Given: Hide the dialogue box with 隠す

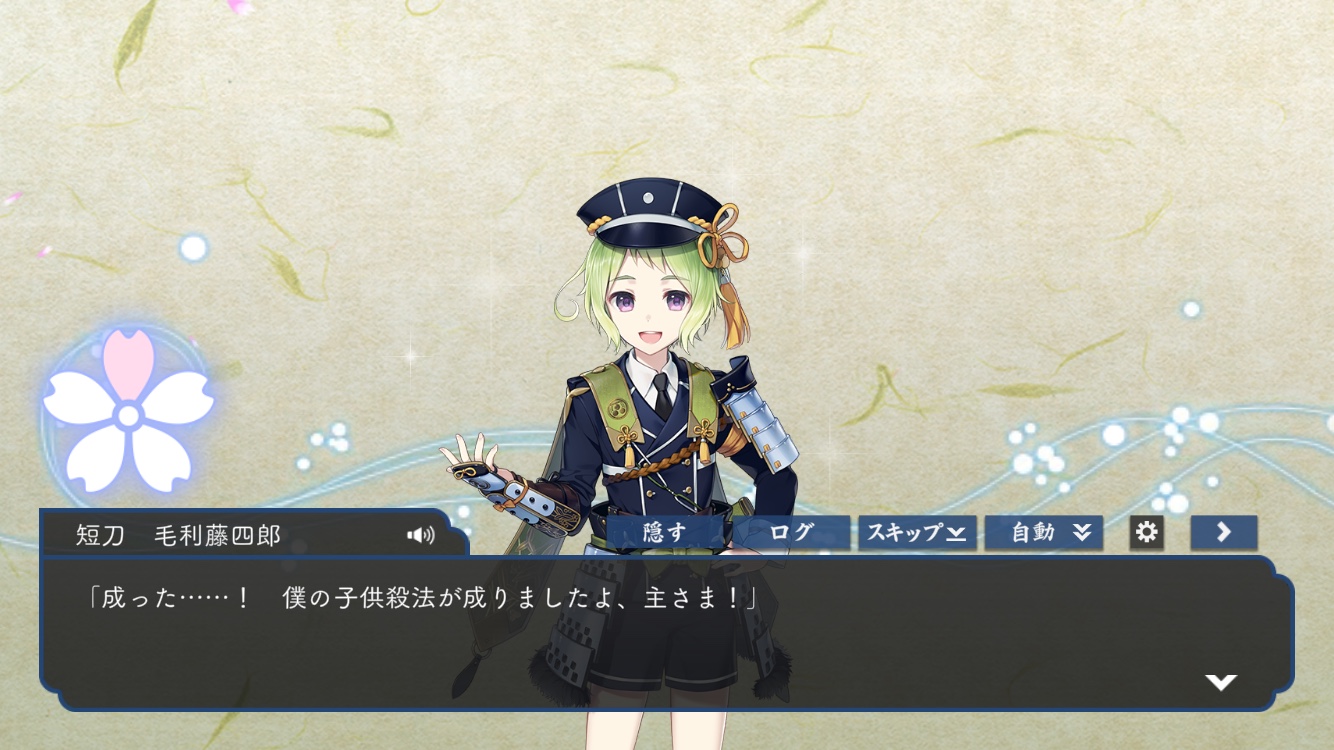Looking at the screenshot, I should click(665, 533).
